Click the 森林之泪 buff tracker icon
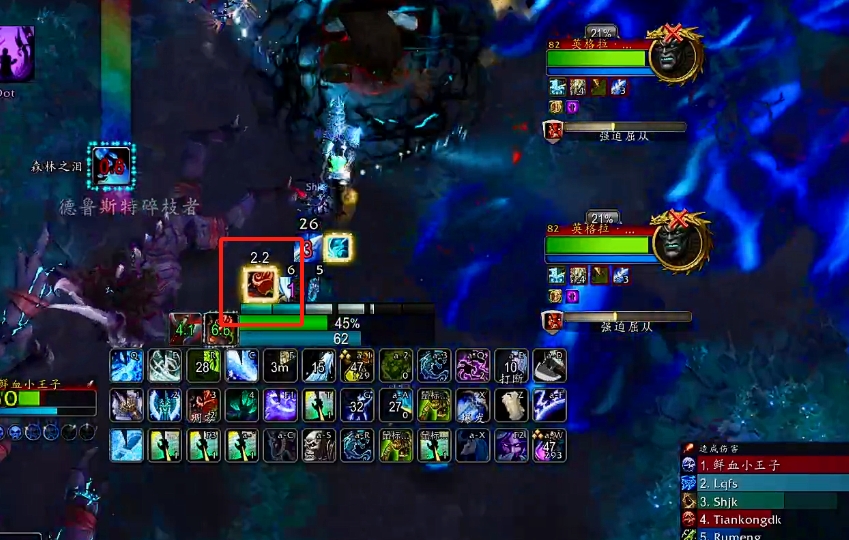Screen dimensions: 849x540 click(x=108, y=166)
